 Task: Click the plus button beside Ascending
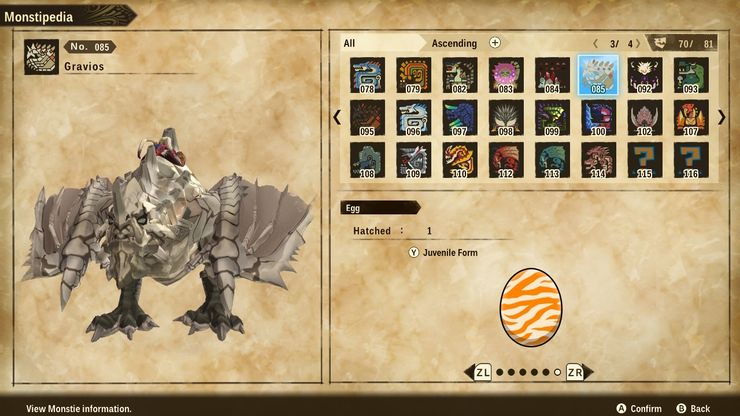(x=495, y=43)
